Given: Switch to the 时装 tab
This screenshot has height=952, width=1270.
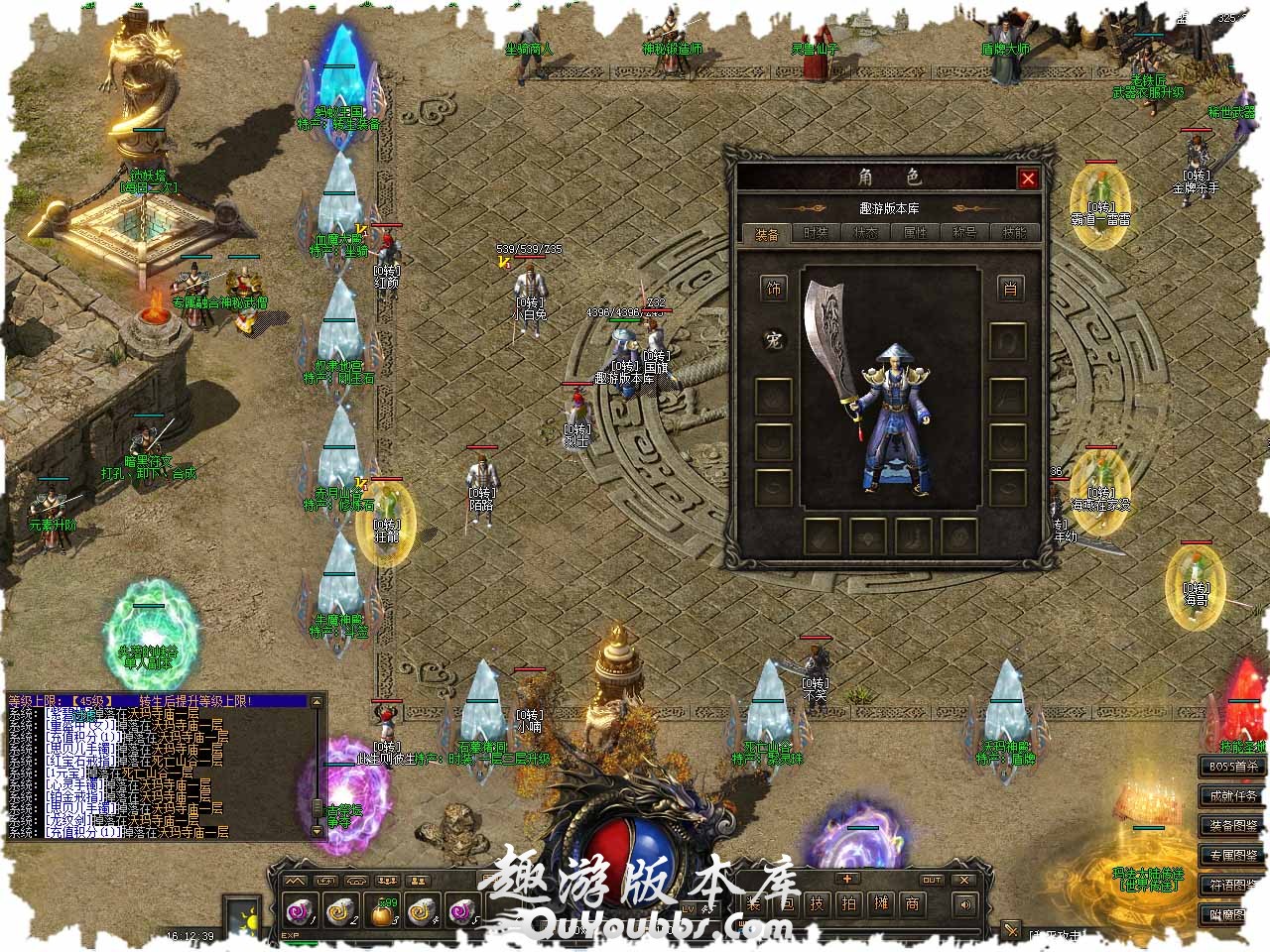Looking at the screenshot, I should (816, 233).
